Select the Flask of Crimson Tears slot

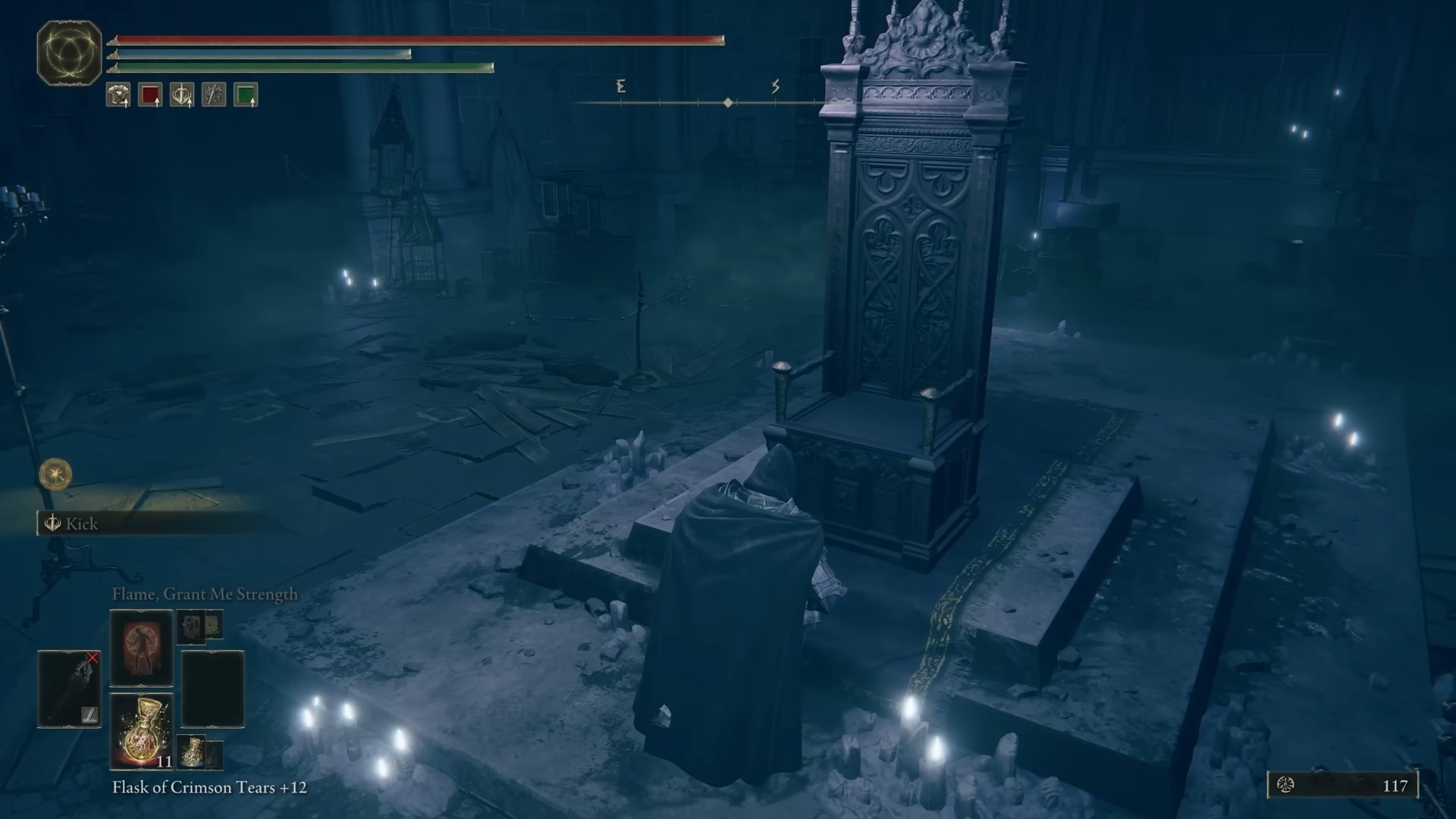[x=142, y=731]
